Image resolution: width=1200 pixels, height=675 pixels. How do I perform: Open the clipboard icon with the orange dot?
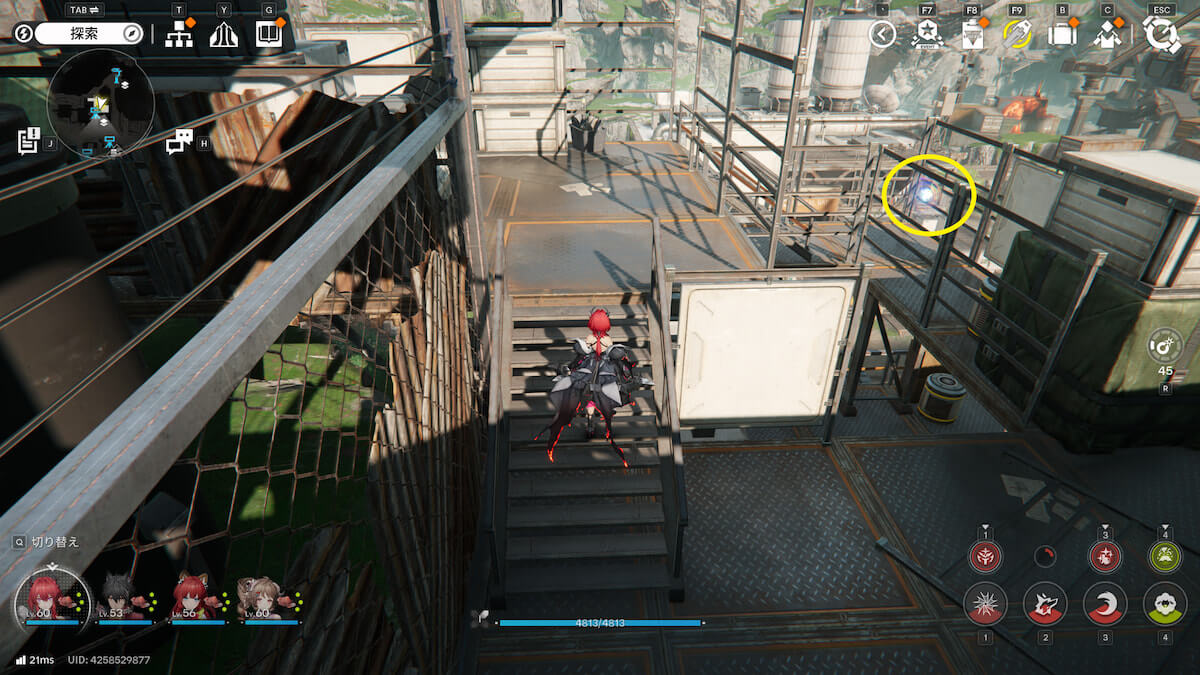tap(972, 35)
